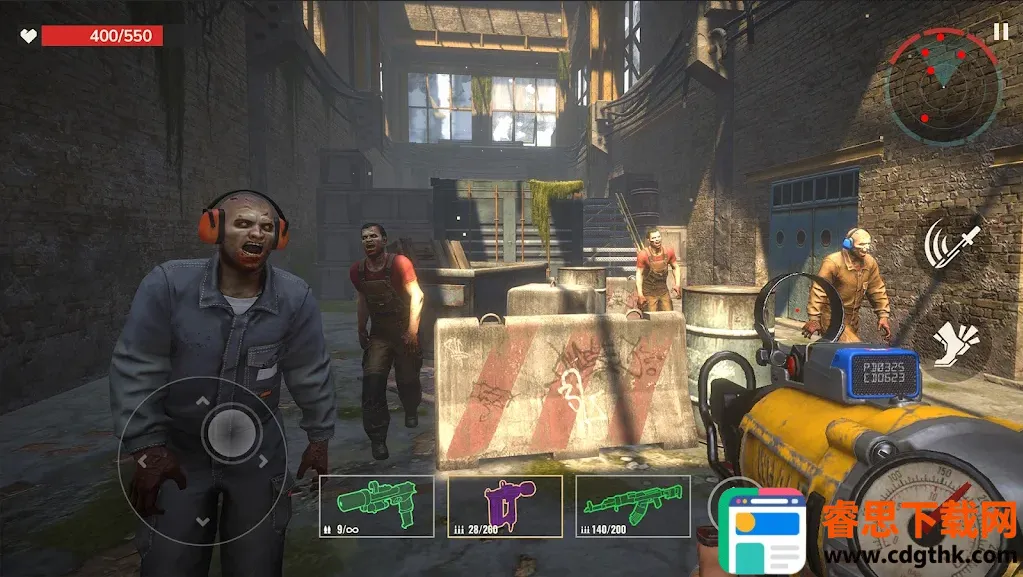Switch to the purple weapon slot

504,505
